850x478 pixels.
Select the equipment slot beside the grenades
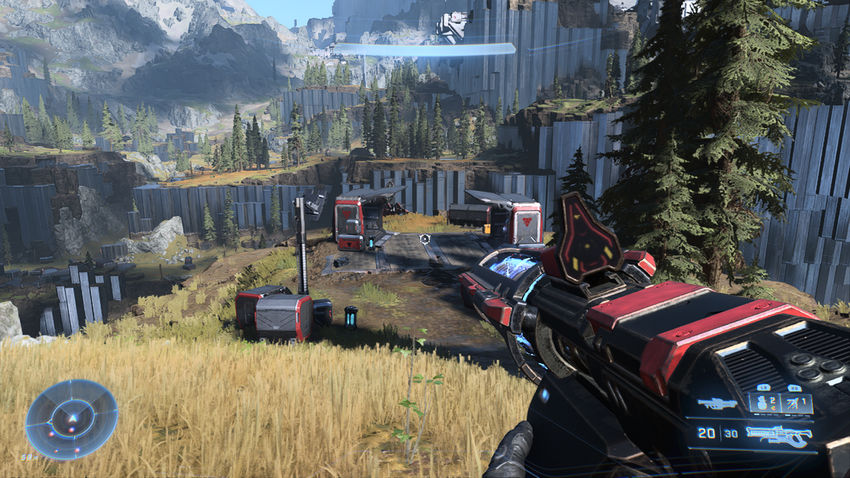(797, 403)
